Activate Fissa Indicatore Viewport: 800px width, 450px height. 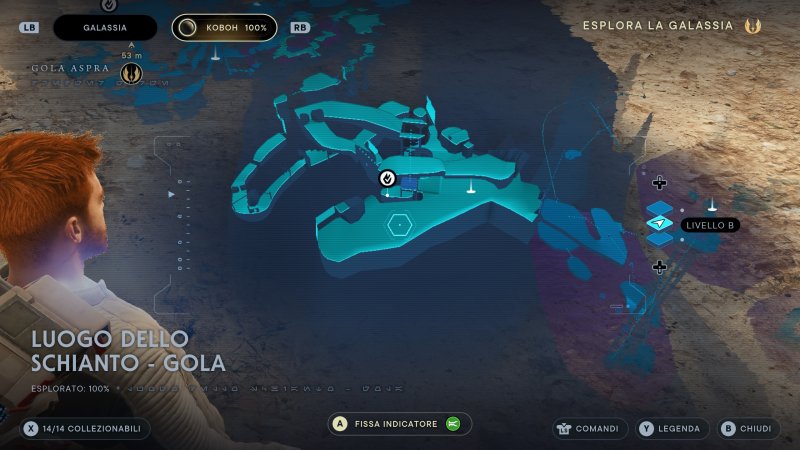pos(399,424)
